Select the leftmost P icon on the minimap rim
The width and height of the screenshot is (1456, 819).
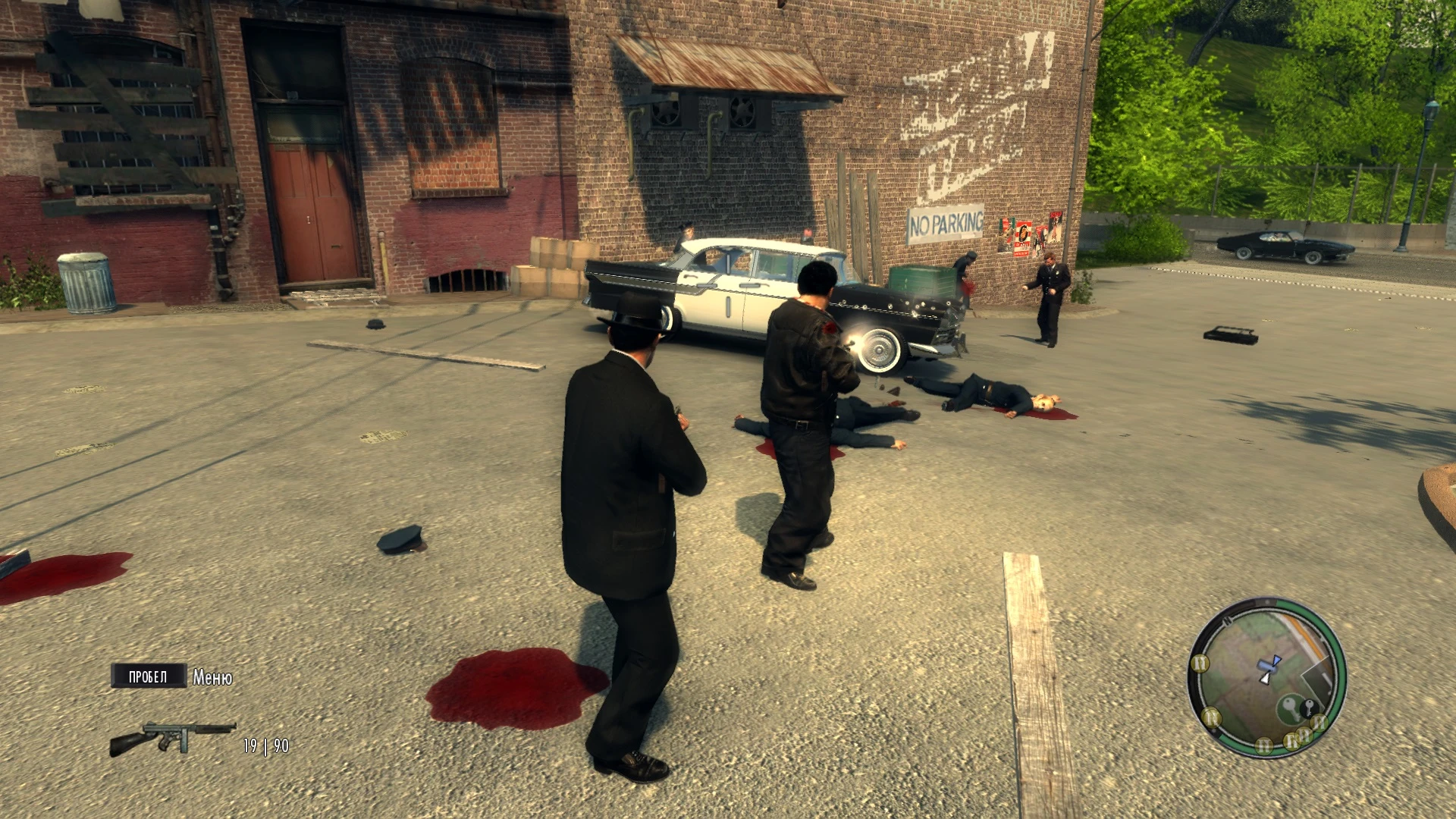pos(1211,717)
